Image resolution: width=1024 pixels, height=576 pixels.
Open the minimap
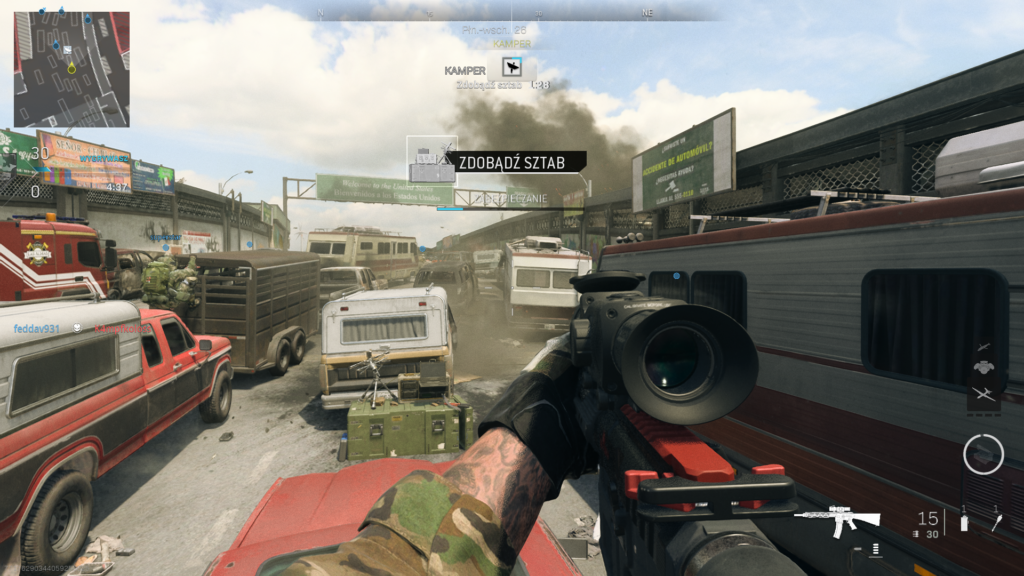coord(71,69)
